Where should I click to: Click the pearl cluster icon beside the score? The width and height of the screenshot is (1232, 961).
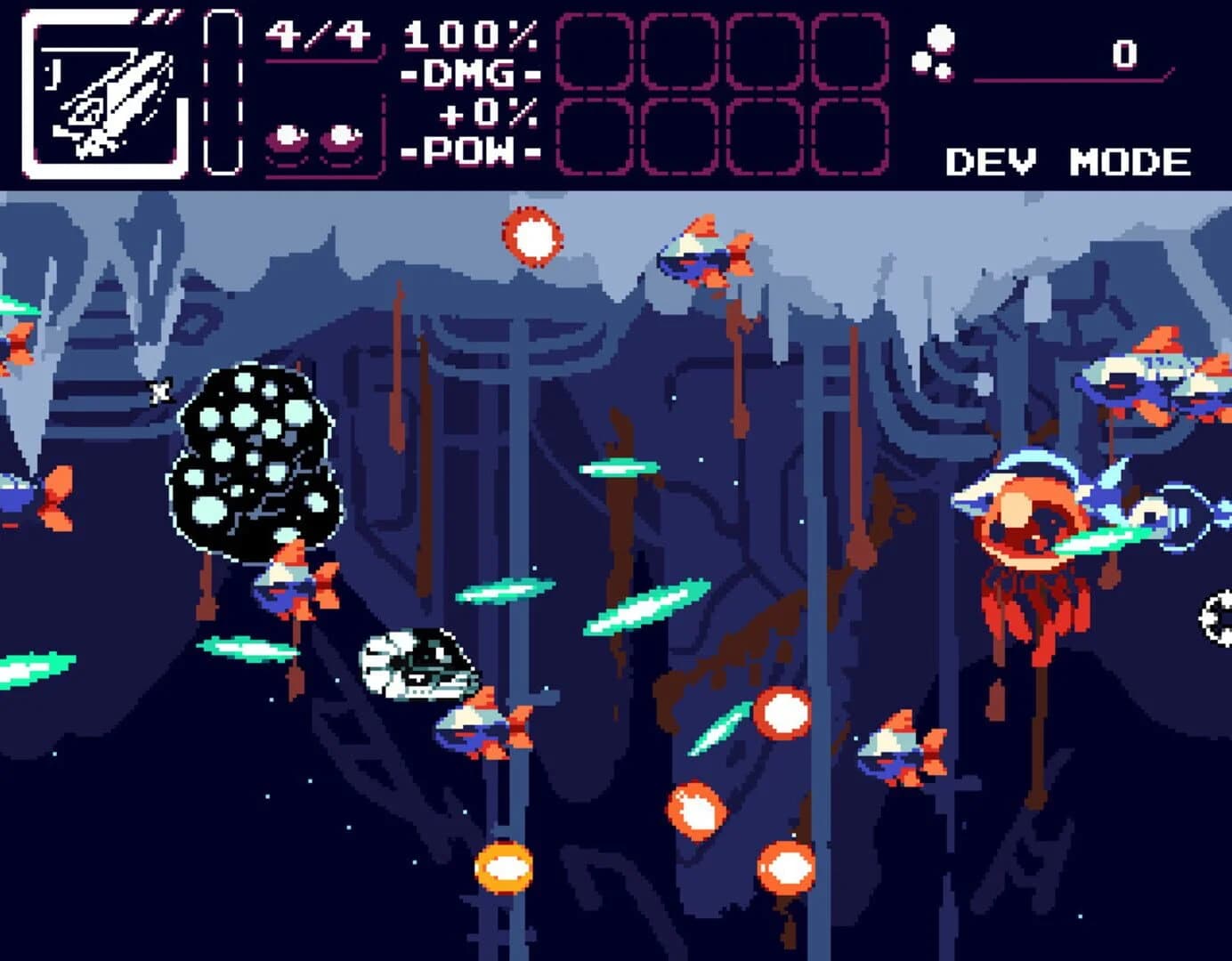pos(935,53)
